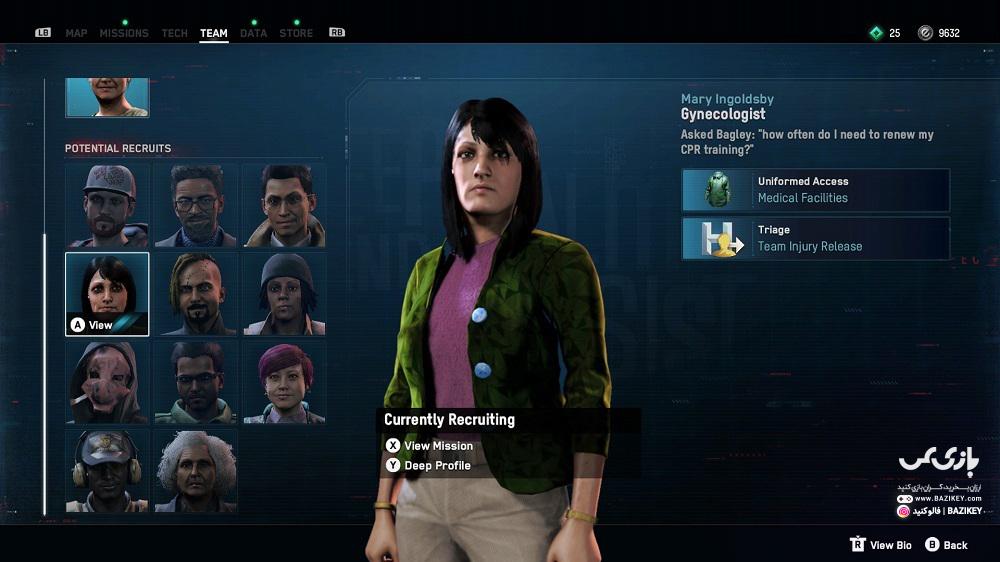Open the Data tab
The width and height of the screenshot is (1000, 562).
(253, 33)
